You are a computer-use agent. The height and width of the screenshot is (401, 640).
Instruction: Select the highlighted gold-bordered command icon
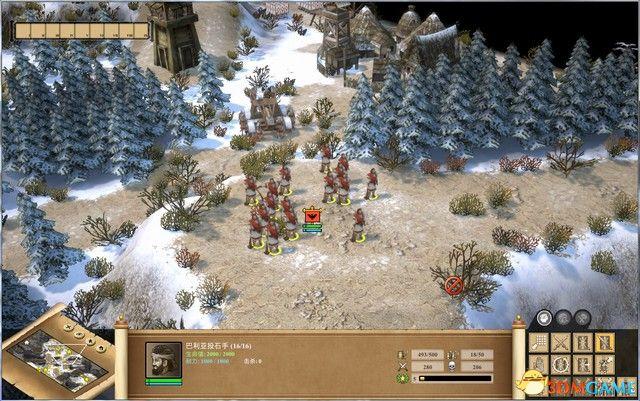tap(605, 342)
